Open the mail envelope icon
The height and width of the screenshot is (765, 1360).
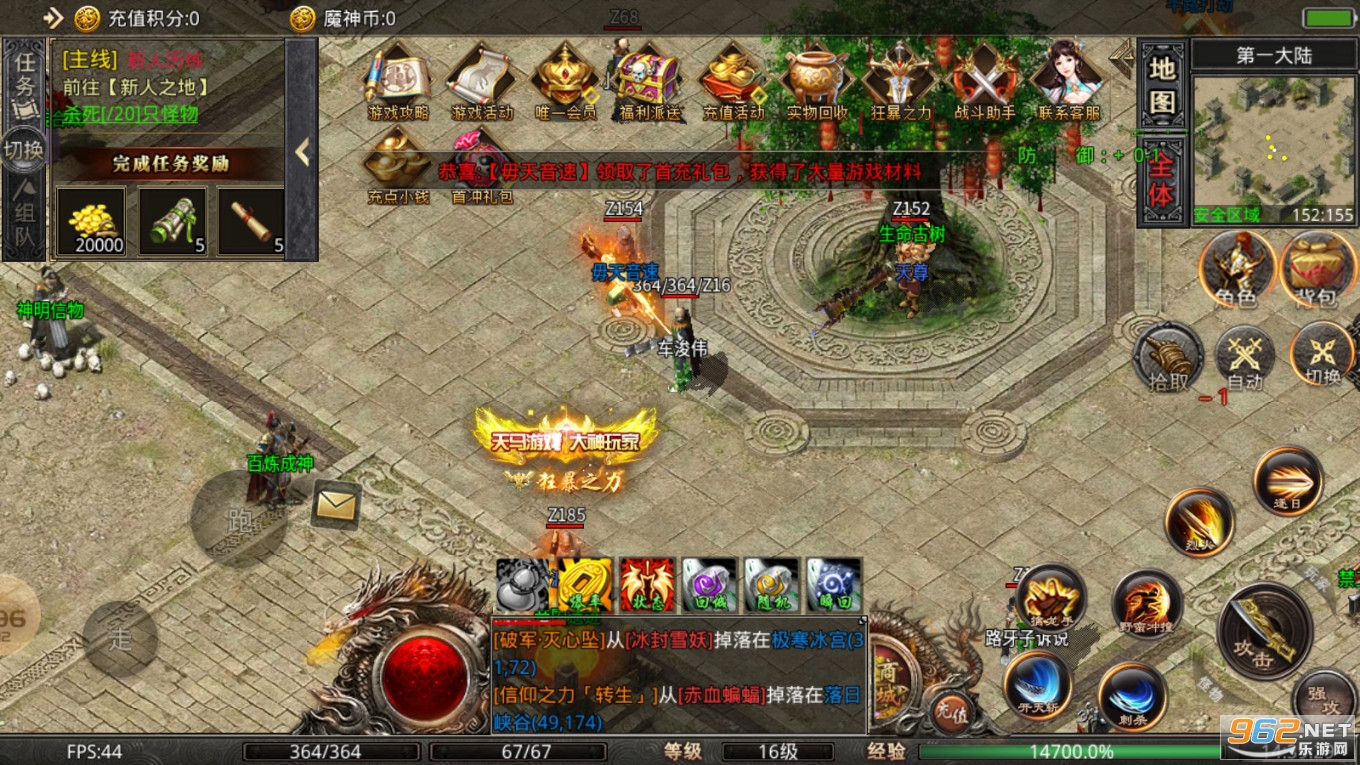point(336,505)
